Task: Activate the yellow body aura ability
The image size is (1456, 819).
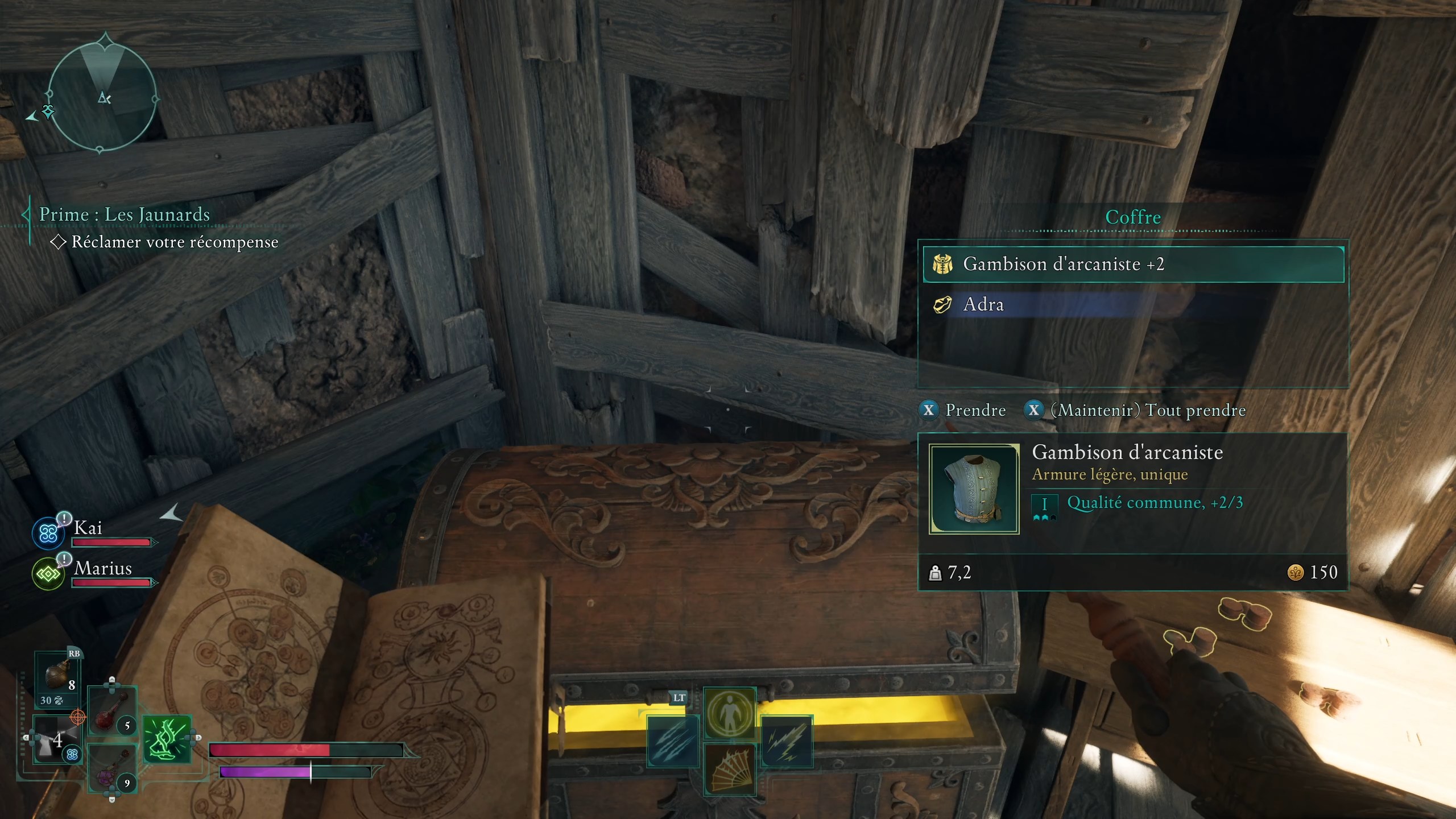Action: pyautogui.click(x=730, y=713)
